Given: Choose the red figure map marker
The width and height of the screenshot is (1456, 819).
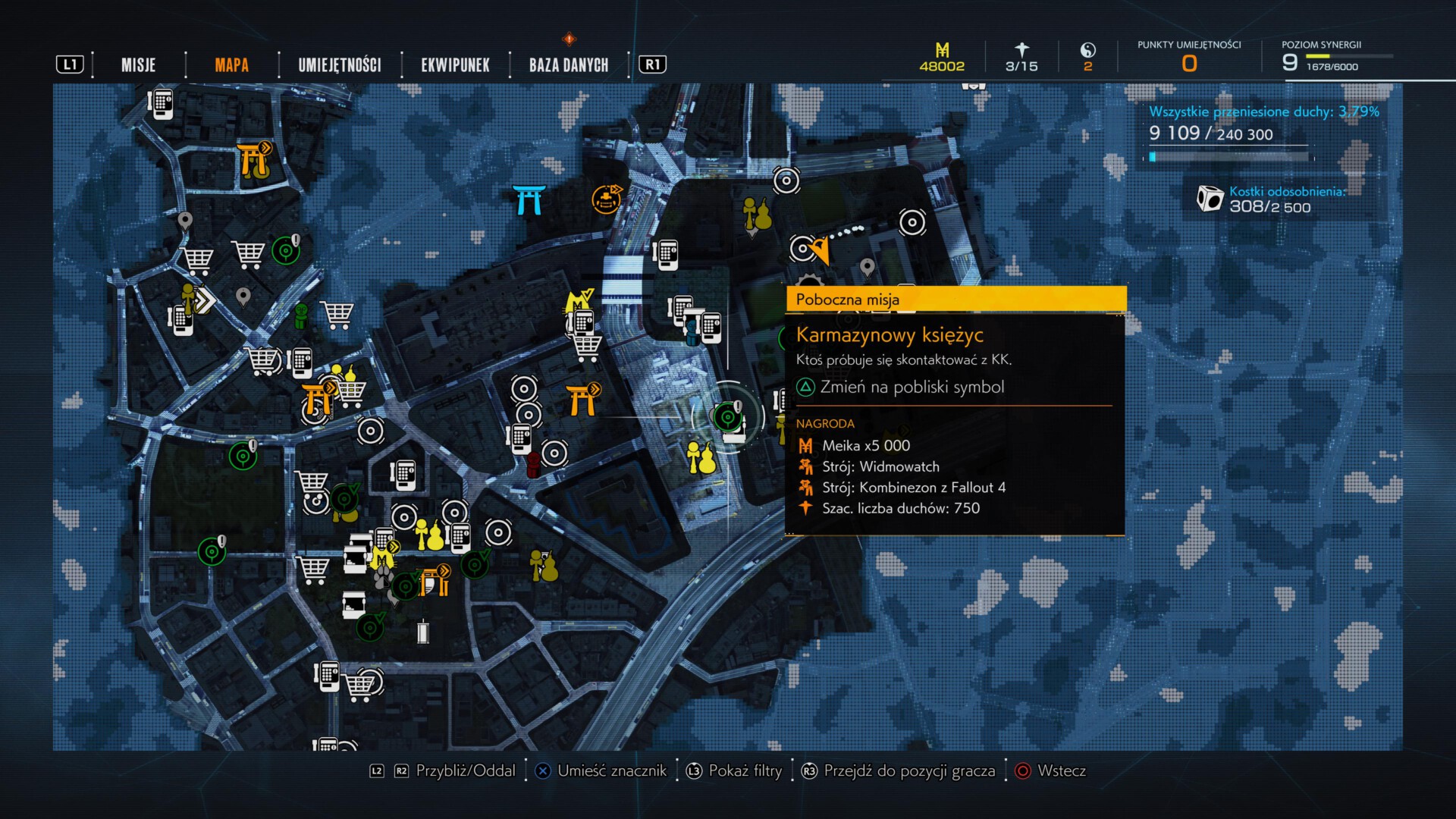Looking at the screenshot, I should pos(534,463).
